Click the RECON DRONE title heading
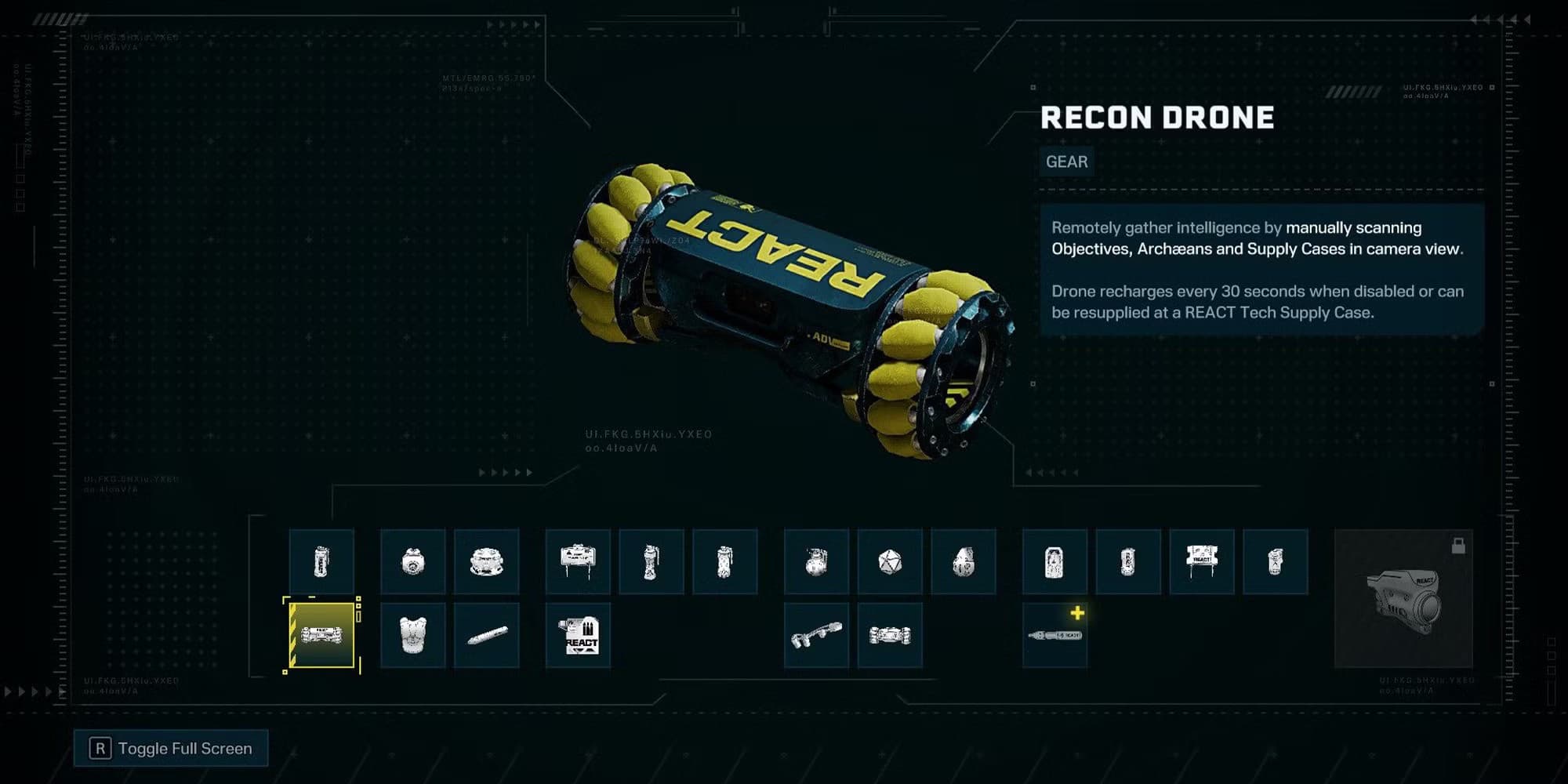The width and height of the screenshot is (1568, 784). pyautogui.click(x=1156, y=118)
